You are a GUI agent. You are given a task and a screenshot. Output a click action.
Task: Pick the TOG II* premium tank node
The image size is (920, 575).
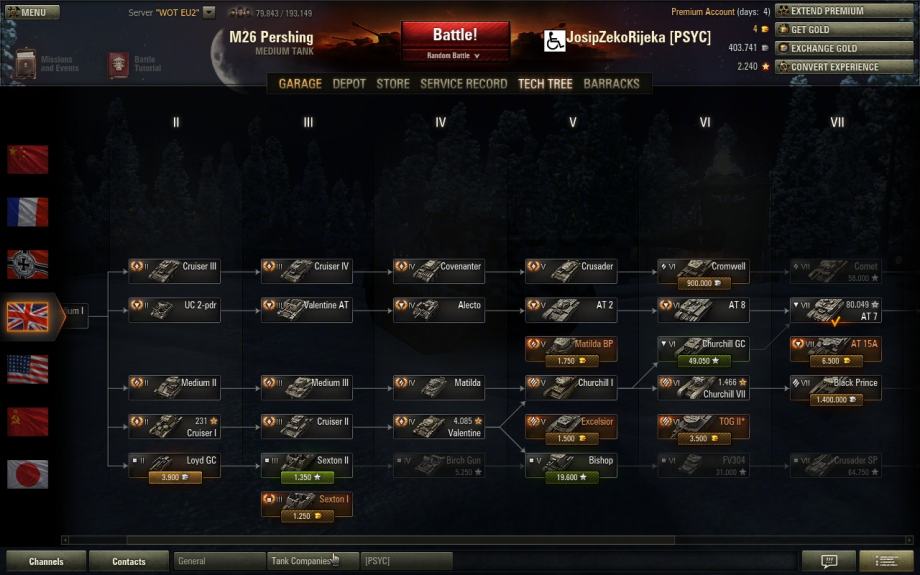point(703,422)
